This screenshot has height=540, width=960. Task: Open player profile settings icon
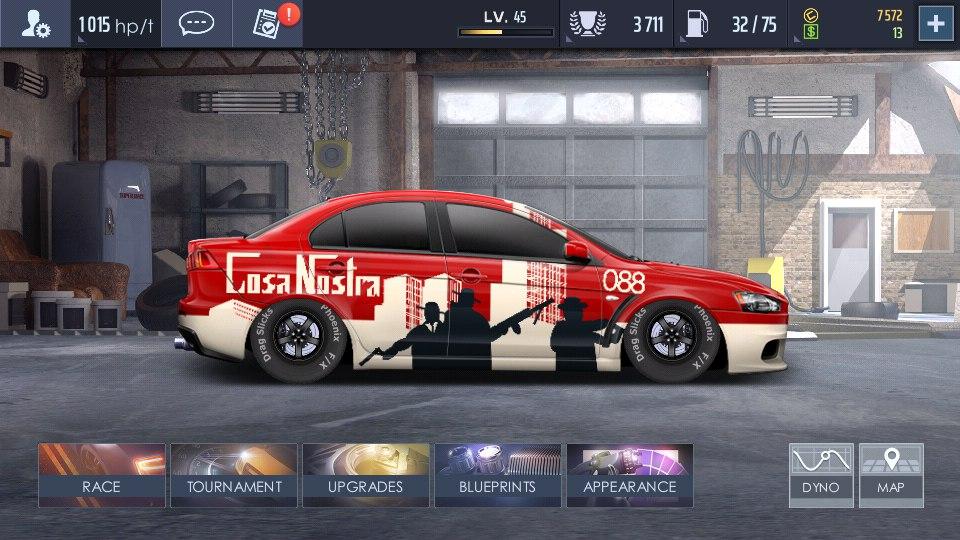(x=36, y=24)
